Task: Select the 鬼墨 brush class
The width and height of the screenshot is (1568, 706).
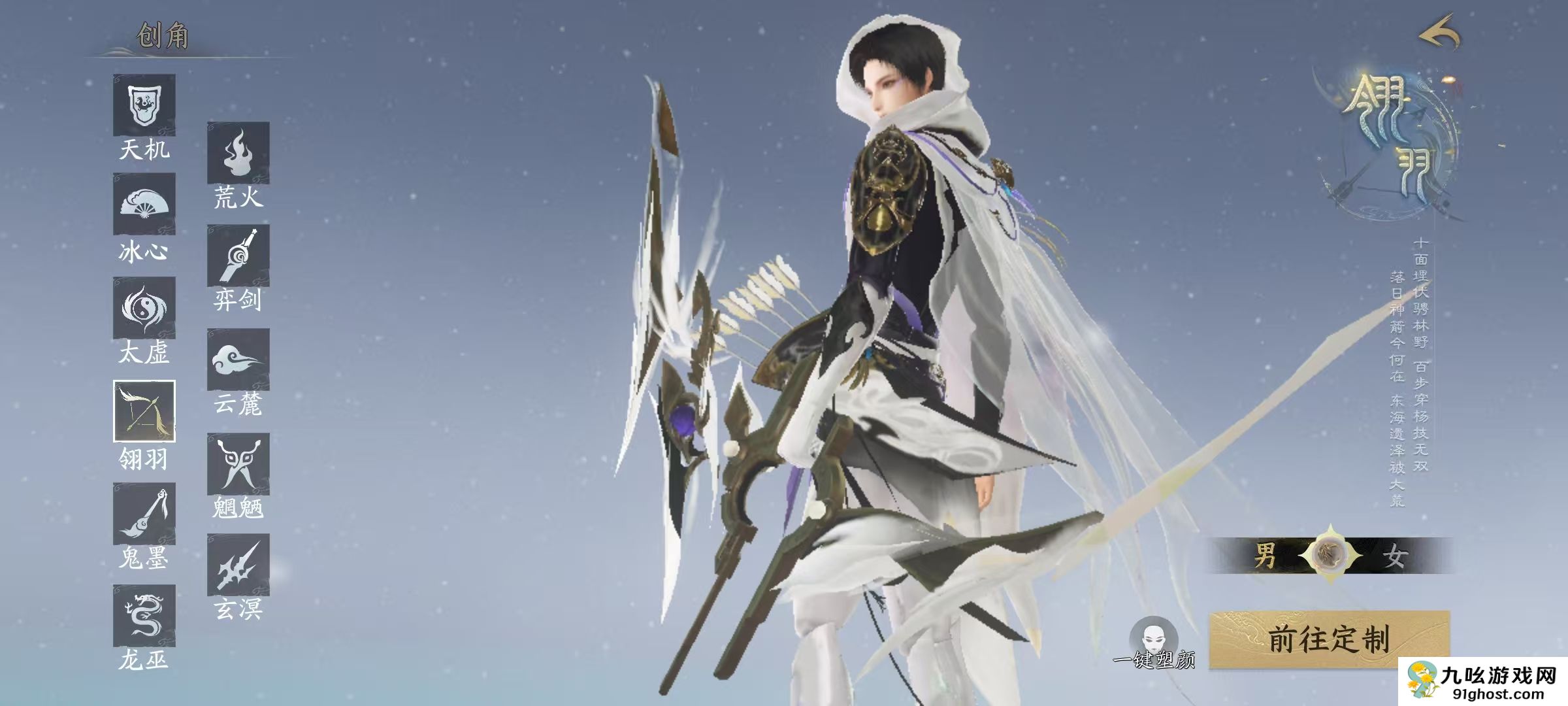Action: click(x=144, y=514)
